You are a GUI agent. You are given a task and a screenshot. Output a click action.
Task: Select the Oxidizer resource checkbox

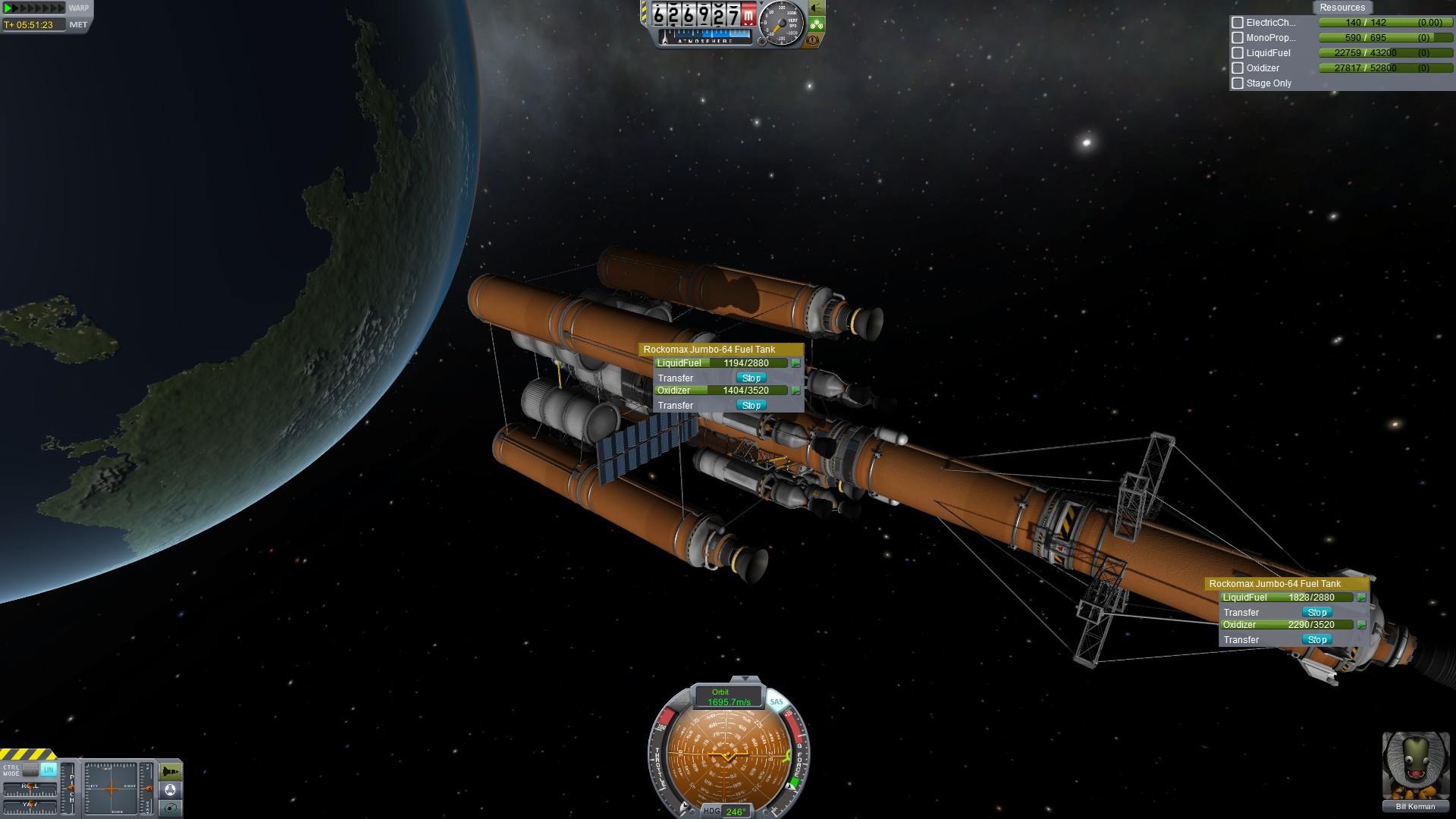click(1238, 68)
